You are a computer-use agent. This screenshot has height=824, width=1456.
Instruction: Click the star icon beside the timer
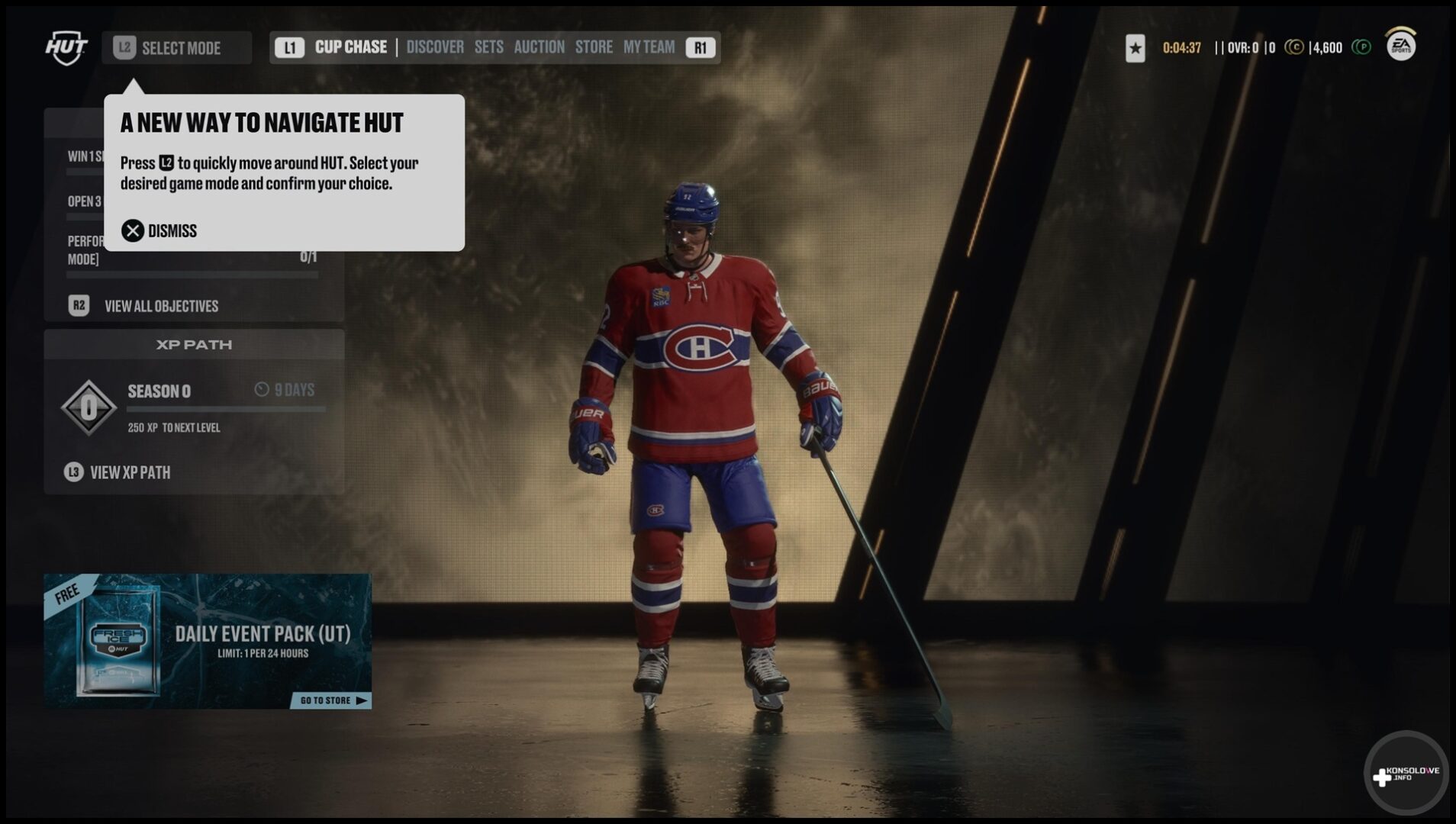tap(1135, 48)
